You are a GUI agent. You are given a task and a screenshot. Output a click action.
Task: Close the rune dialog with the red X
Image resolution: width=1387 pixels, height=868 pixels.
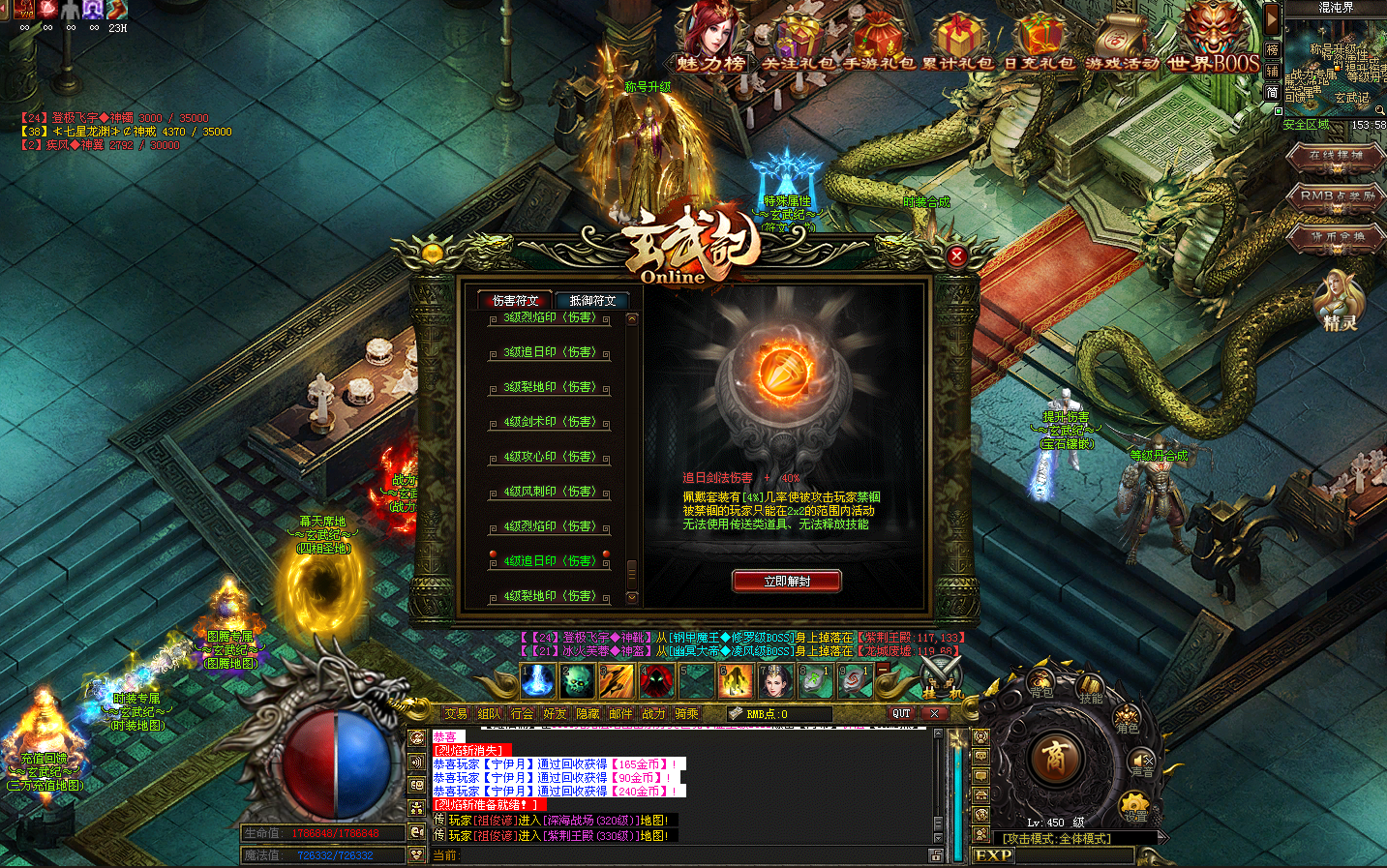point(956,255)
